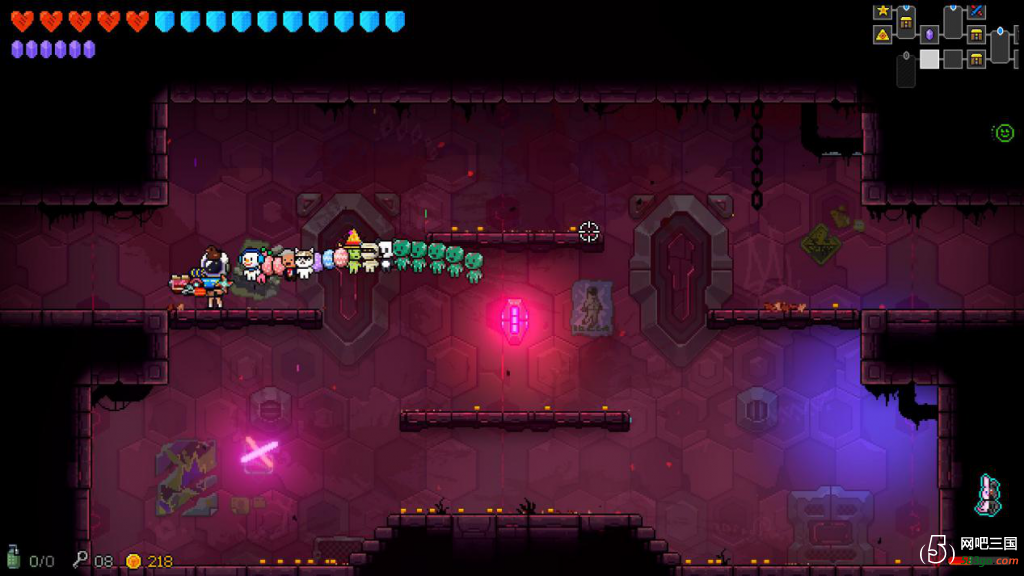
Task: Activate the pink bunny active item icon
Action: (988, 495)
